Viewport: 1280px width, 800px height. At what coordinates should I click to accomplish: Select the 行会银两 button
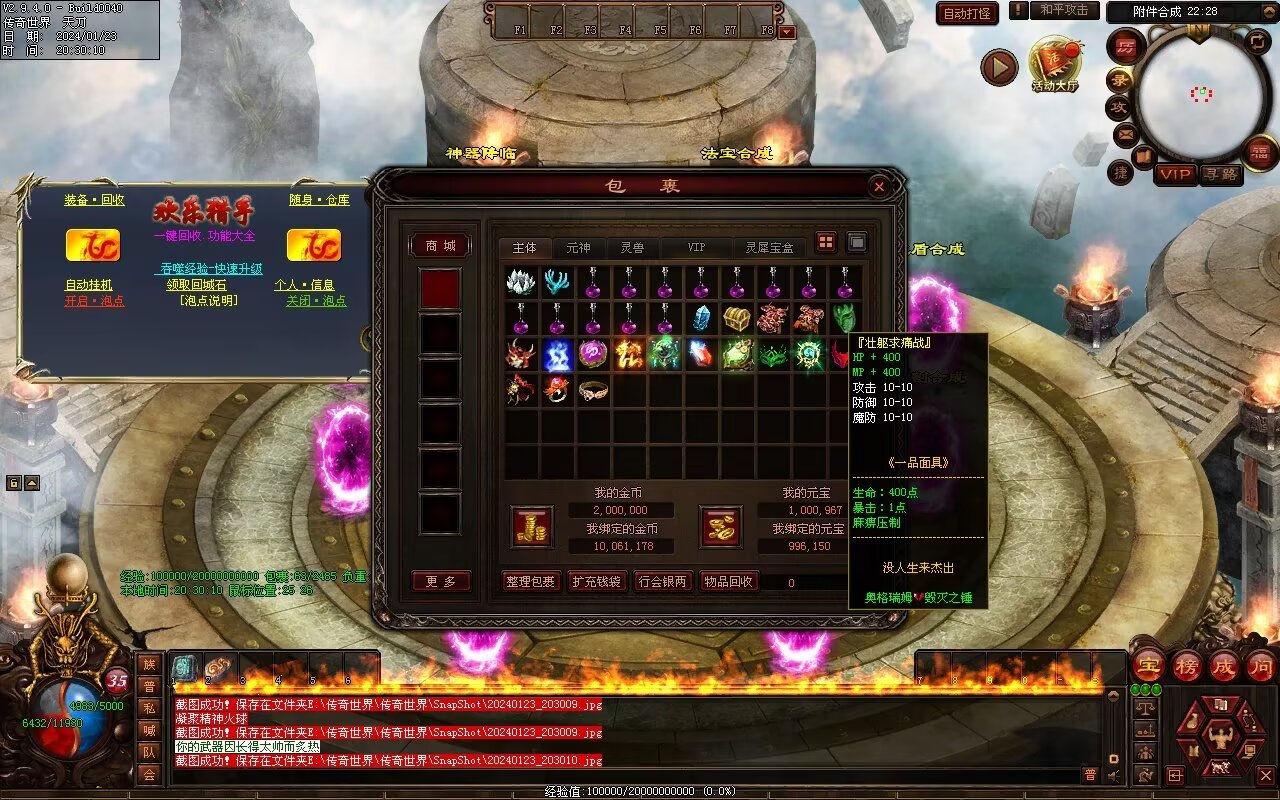point(662,582)
